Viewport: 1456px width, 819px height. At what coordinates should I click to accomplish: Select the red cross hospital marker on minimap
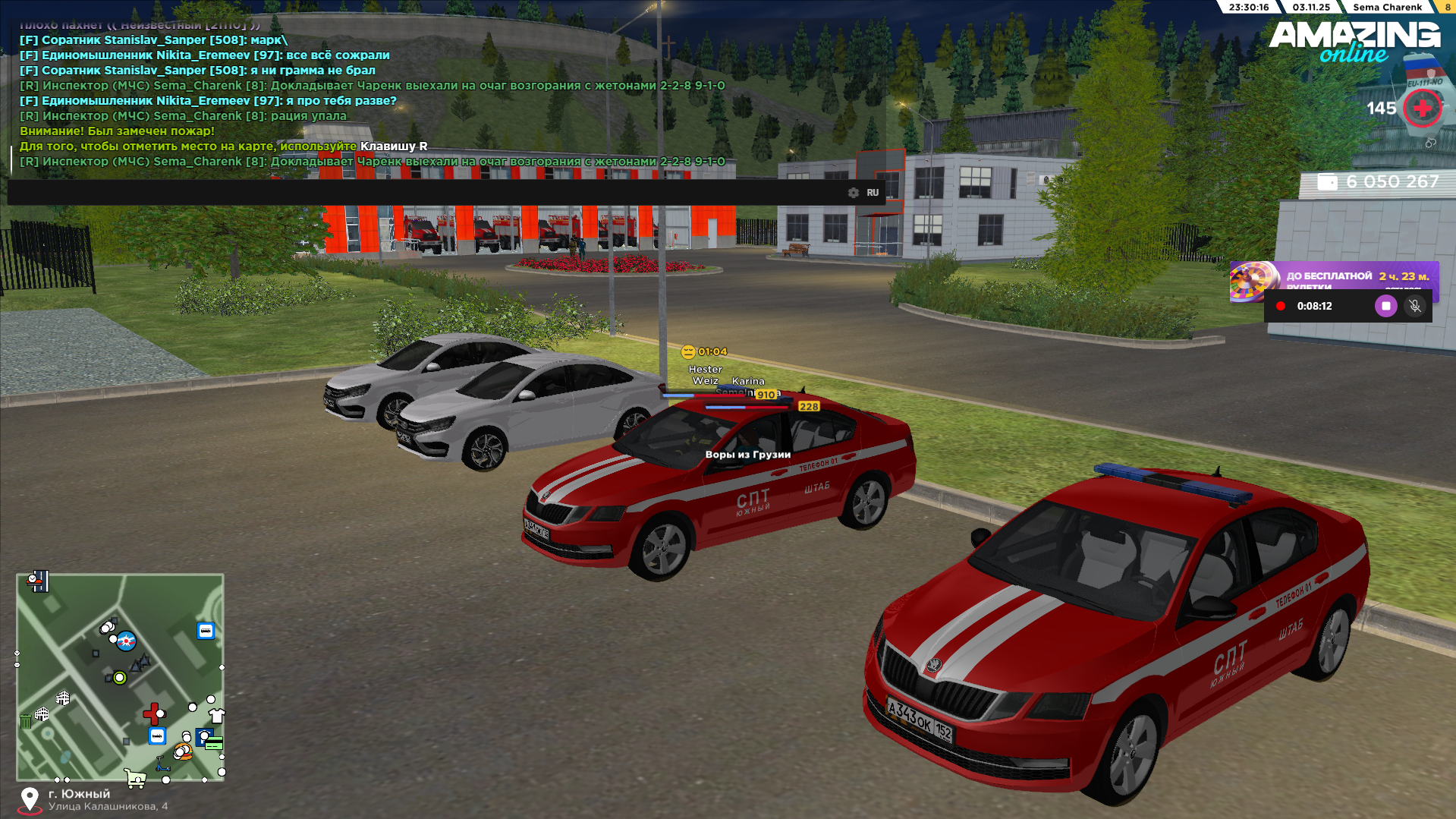tap(153, 713)
